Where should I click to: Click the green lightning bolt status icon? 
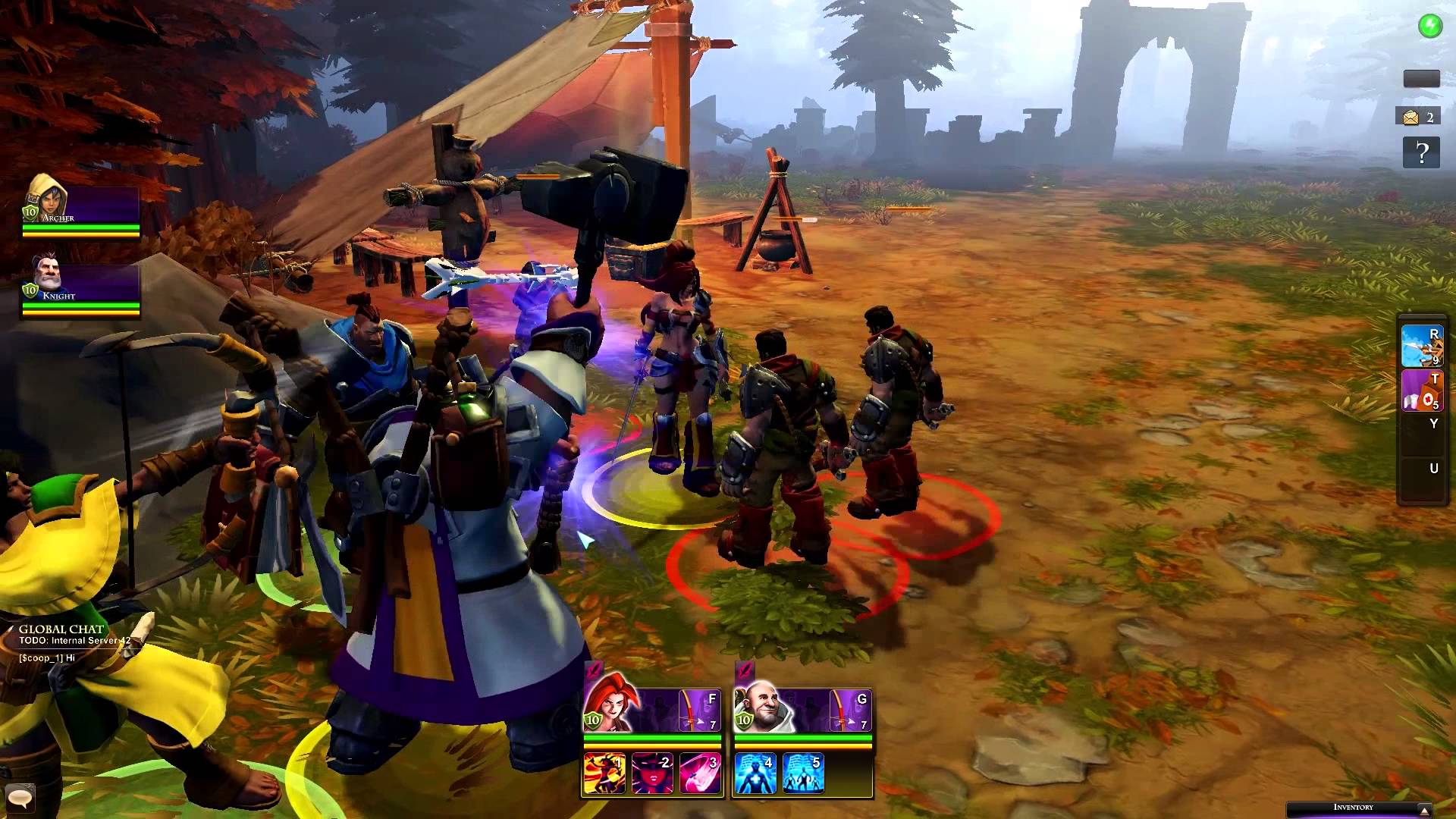(x=1429, y=27)
